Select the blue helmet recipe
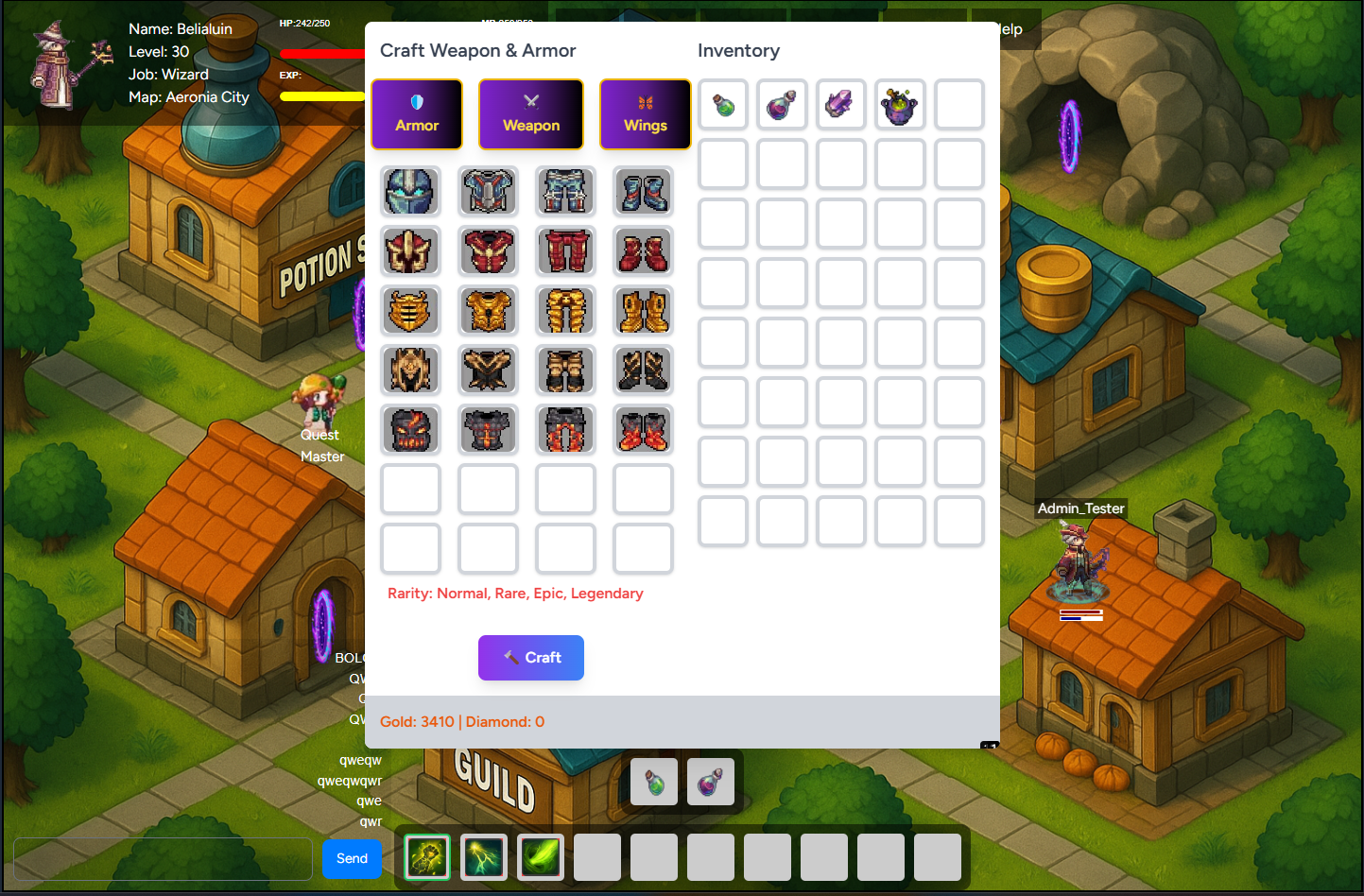Viewport: 1364px width, 896px height. click(410, 191)
